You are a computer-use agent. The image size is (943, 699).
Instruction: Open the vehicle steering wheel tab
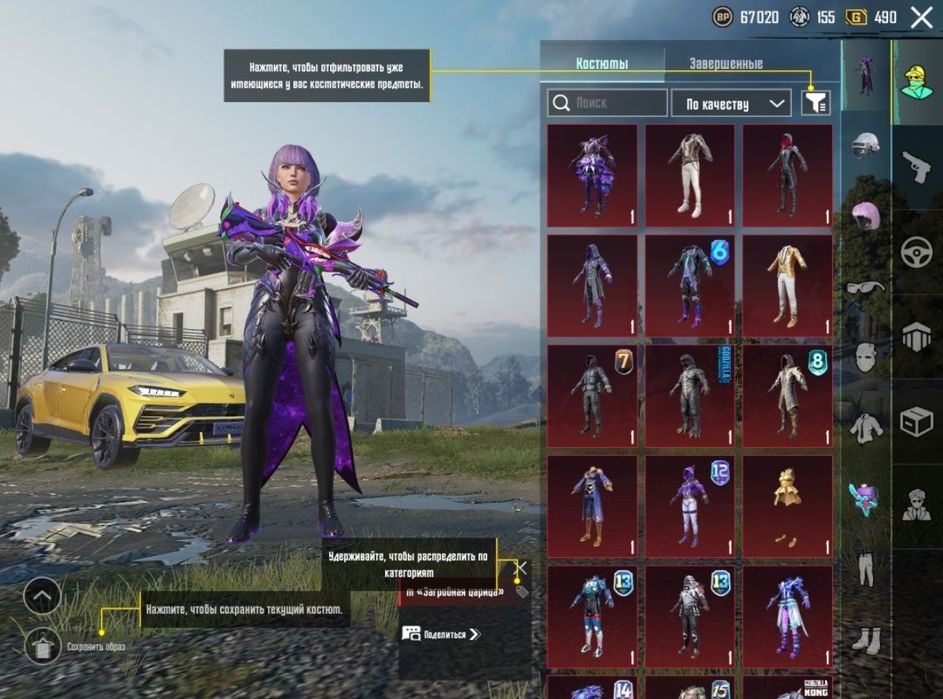click(916, 253)
